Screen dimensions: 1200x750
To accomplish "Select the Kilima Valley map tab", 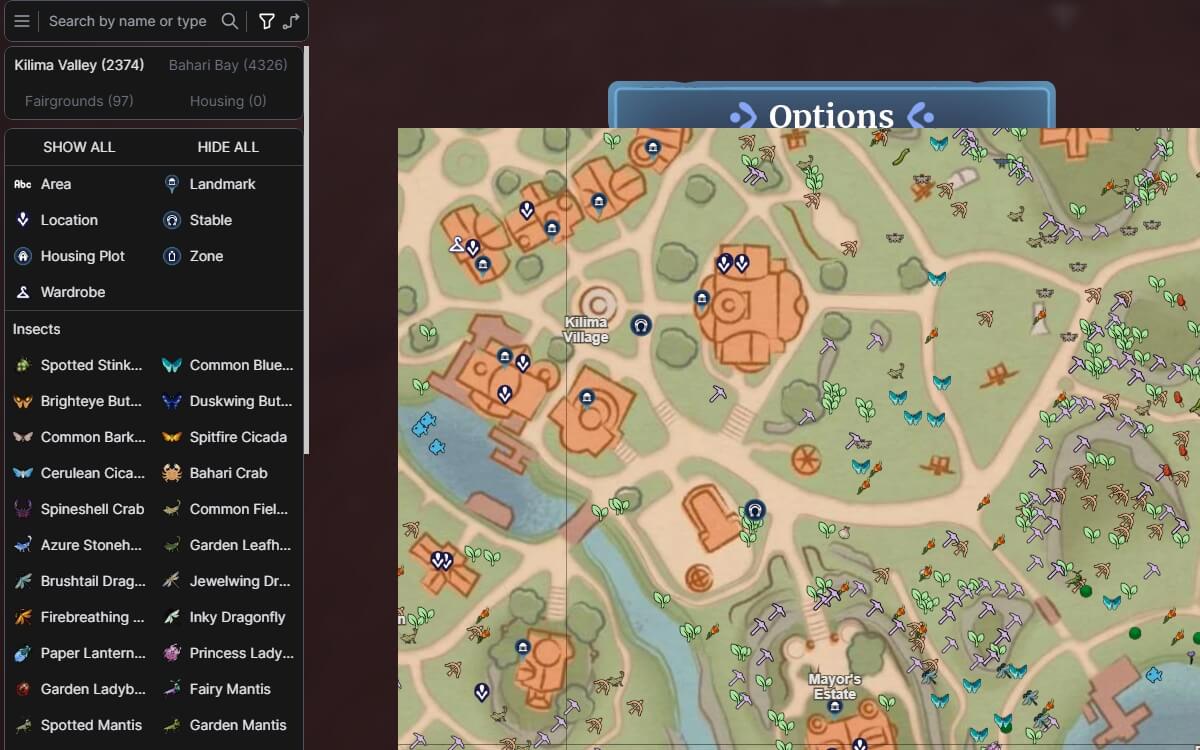I will 79,65.
